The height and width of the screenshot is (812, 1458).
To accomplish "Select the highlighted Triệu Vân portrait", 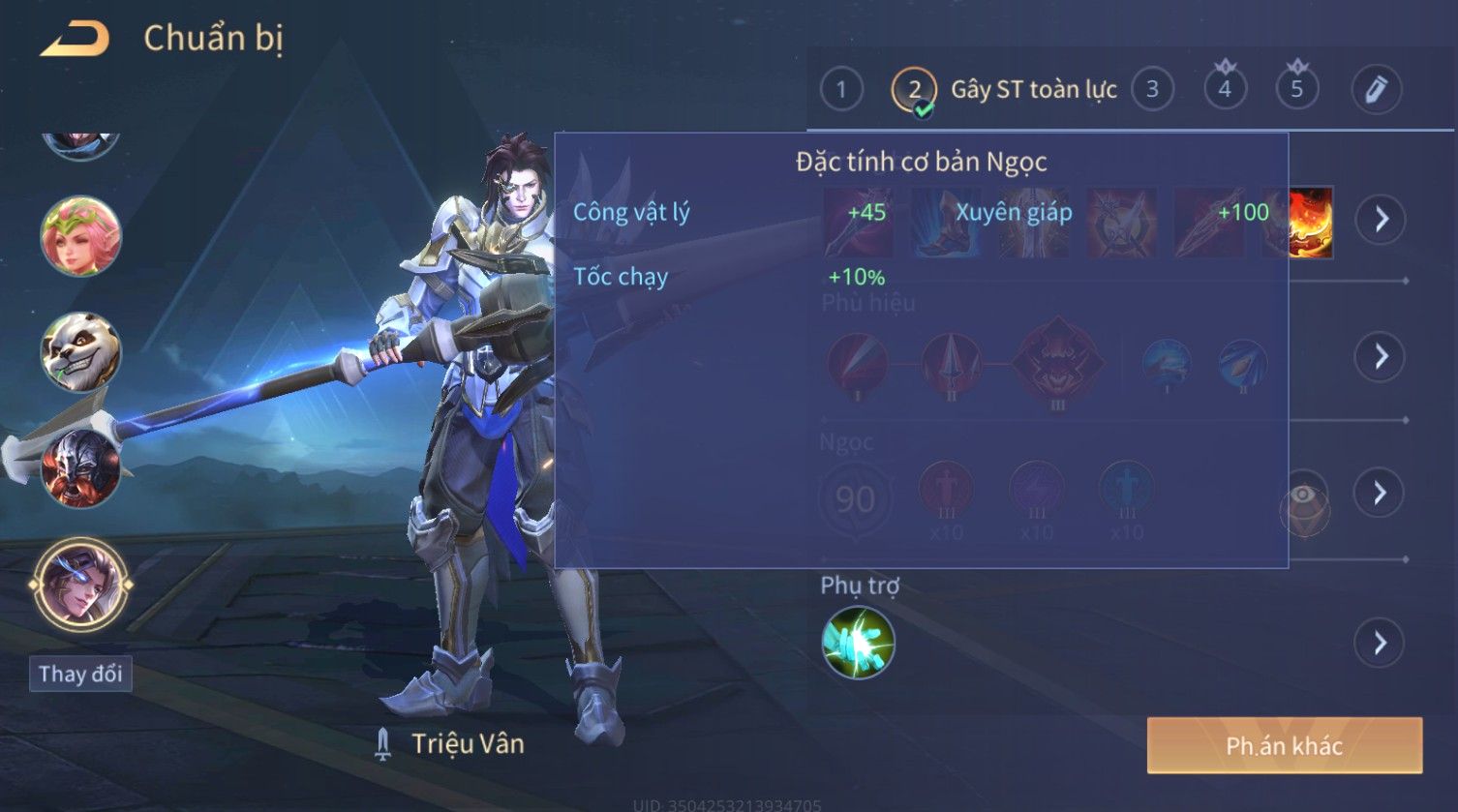I will pyautogui.click(x=80, y=585).
